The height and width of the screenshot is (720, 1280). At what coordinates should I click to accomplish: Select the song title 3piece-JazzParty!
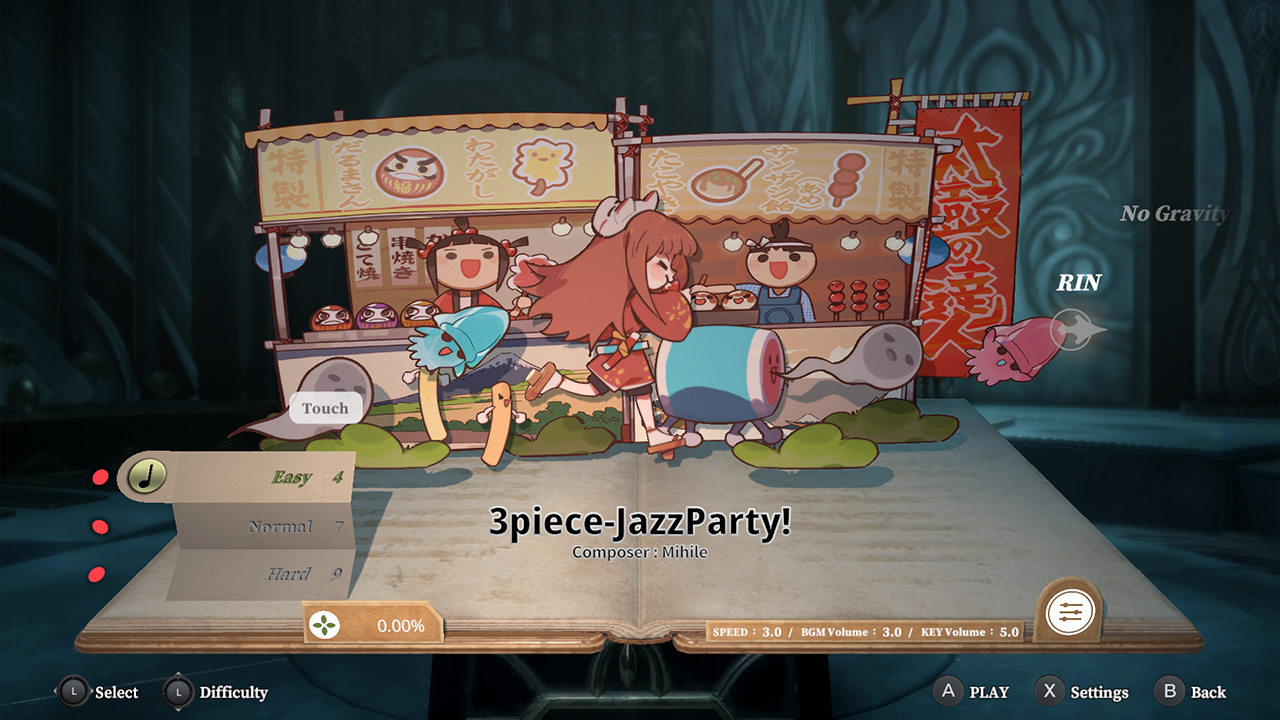(639, 520)
